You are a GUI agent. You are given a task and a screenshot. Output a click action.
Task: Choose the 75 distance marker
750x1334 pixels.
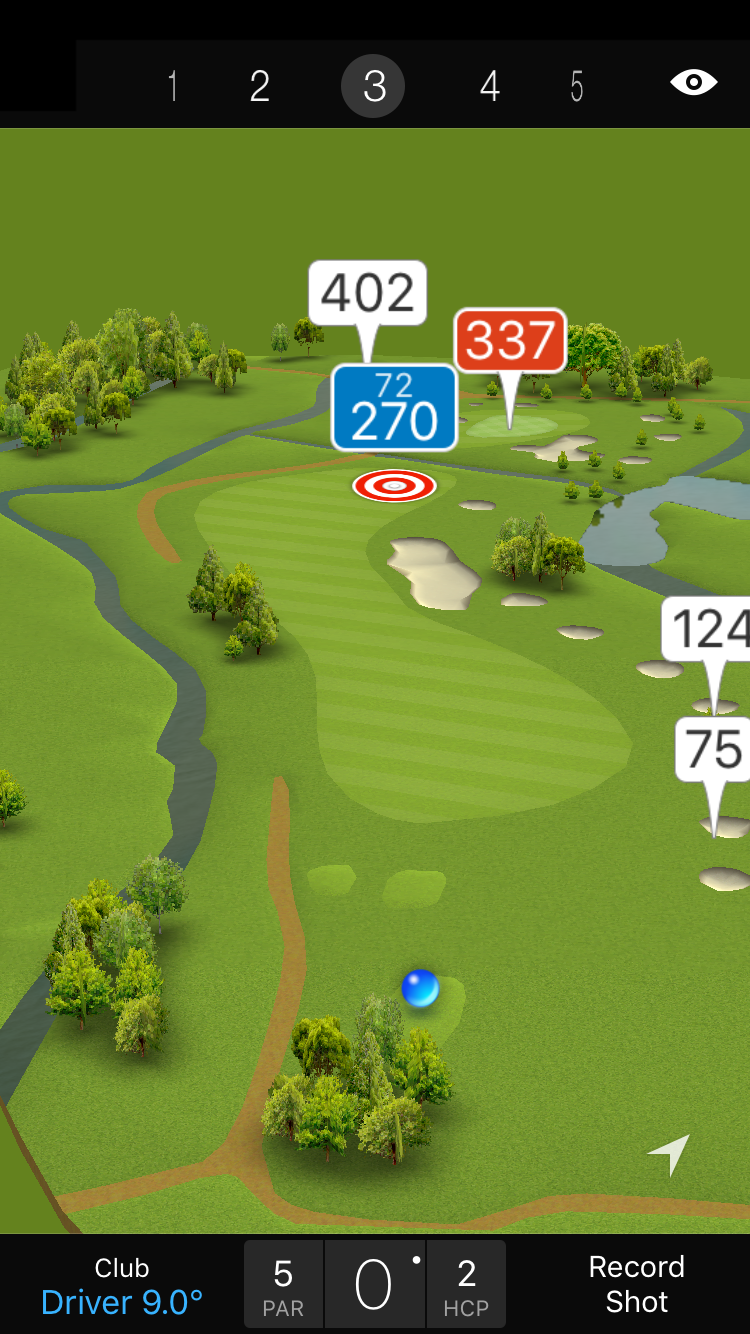[714, 749]
